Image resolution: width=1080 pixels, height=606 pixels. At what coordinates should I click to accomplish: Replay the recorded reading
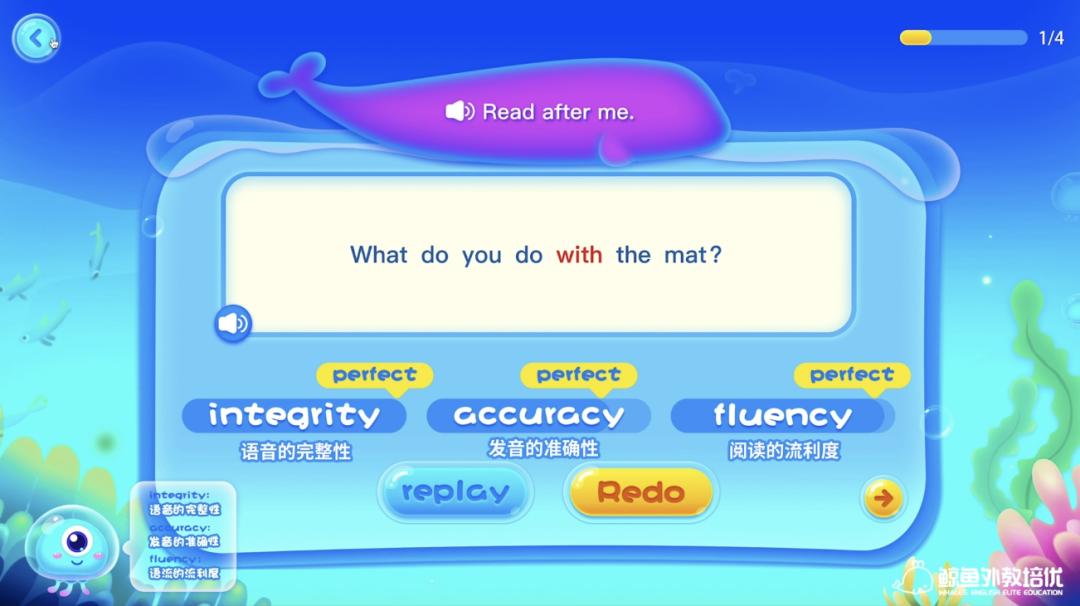pos(455,492)
